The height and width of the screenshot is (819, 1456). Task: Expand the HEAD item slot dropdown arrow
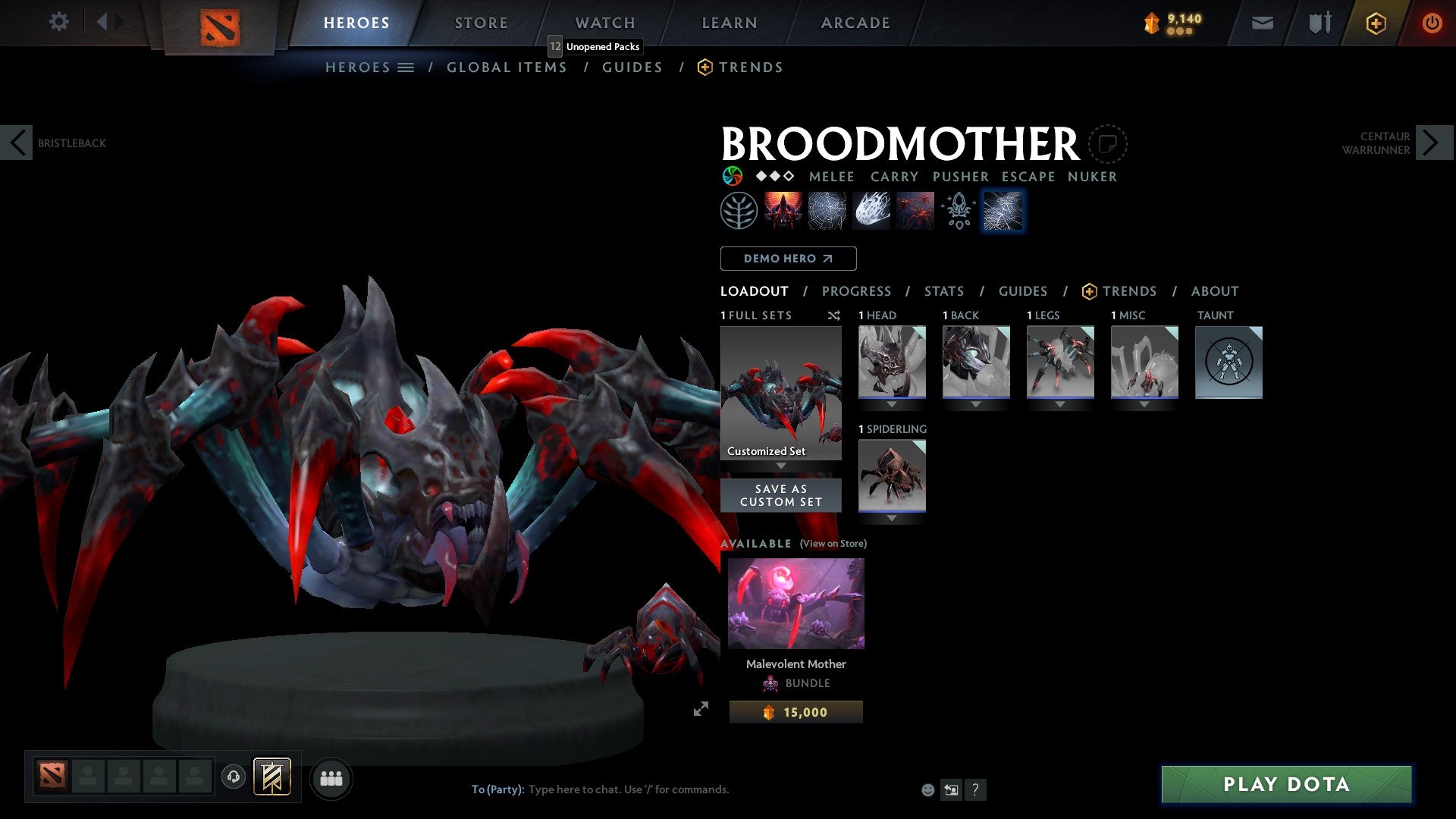892,404
